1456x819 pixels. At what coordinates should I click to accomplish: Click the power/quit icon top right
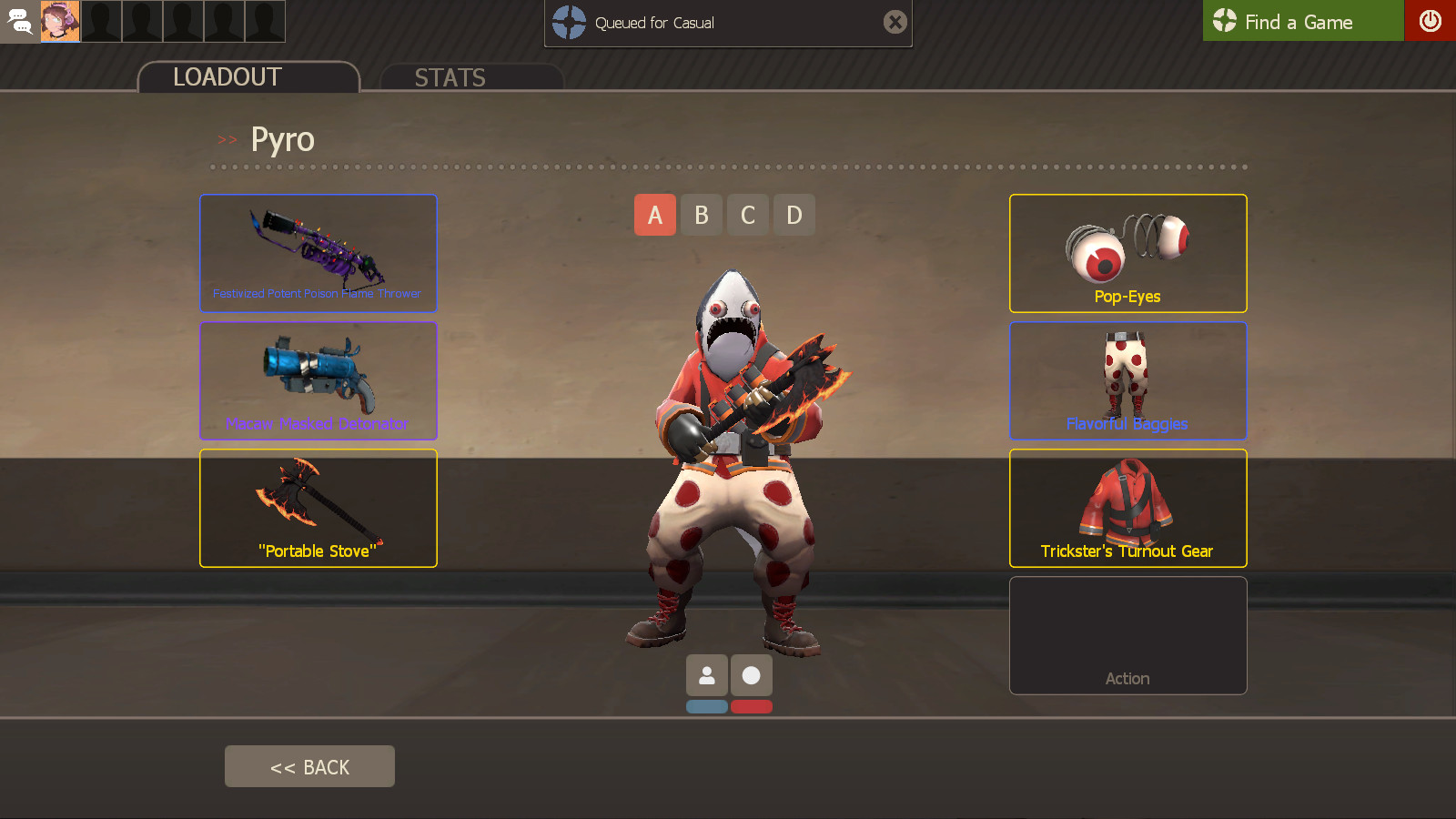pos(1431,21)
